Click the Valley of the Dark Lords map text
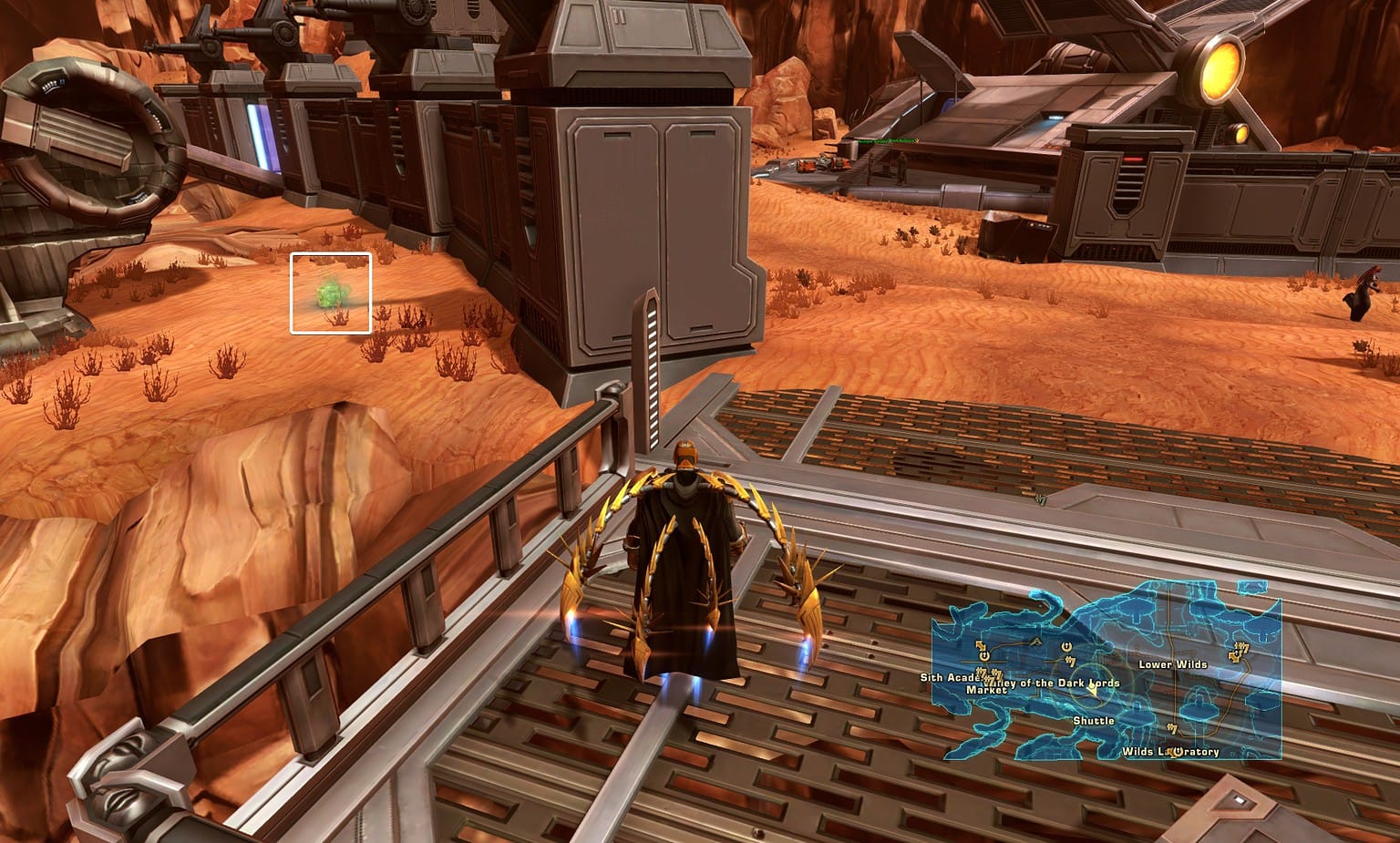1400x843 pixels. pos(1054,684)
